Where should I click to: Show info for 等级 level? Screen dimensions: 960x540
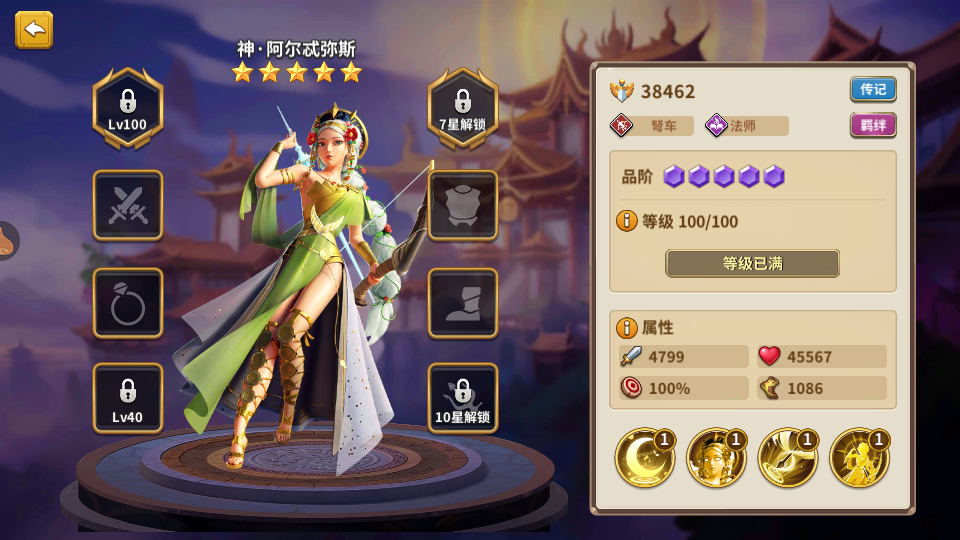point(627,221)
